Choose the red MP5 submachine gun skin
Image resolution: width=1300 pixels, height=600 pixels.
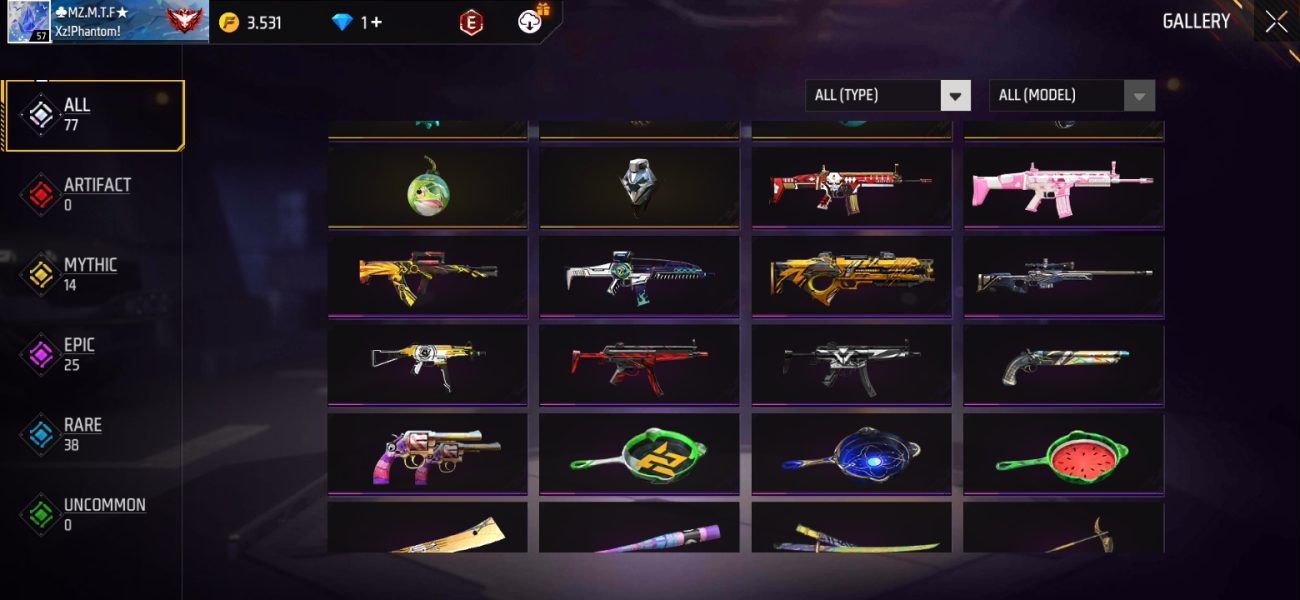pyautogui.click(x=639, y=364)
